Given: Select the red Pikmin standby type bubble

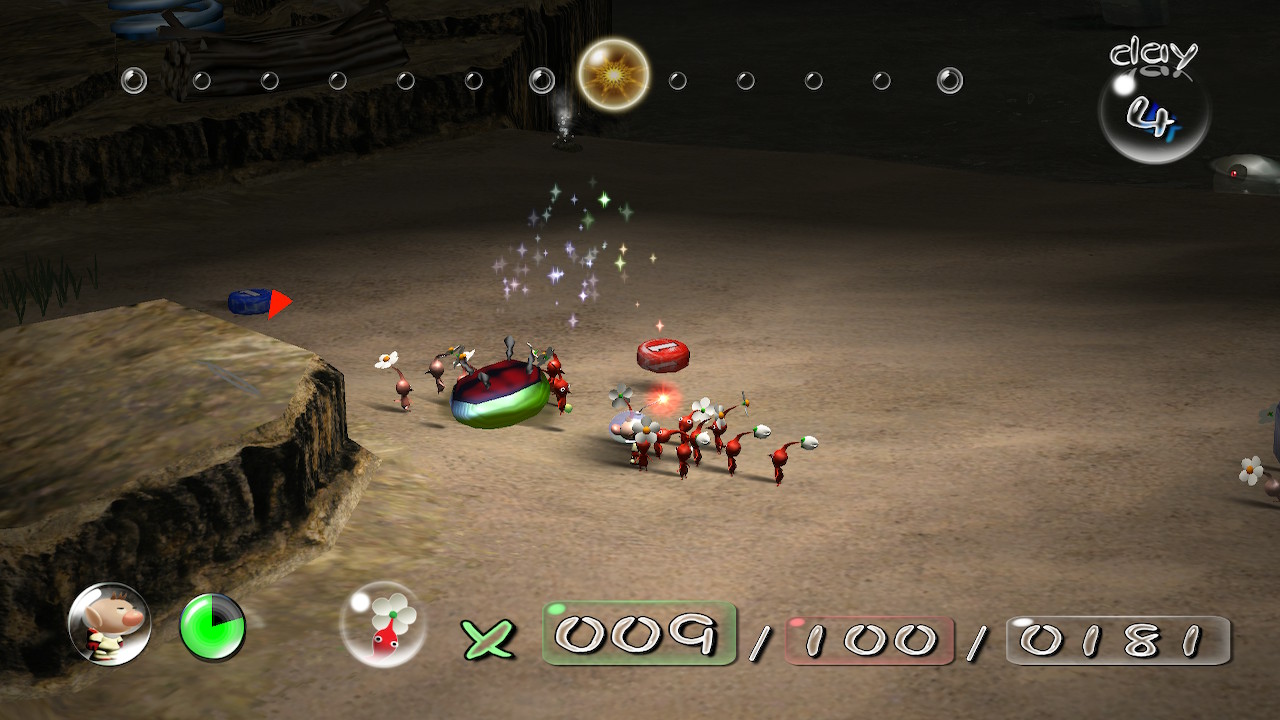Looking at the screenshot, I should click(383, 624).
